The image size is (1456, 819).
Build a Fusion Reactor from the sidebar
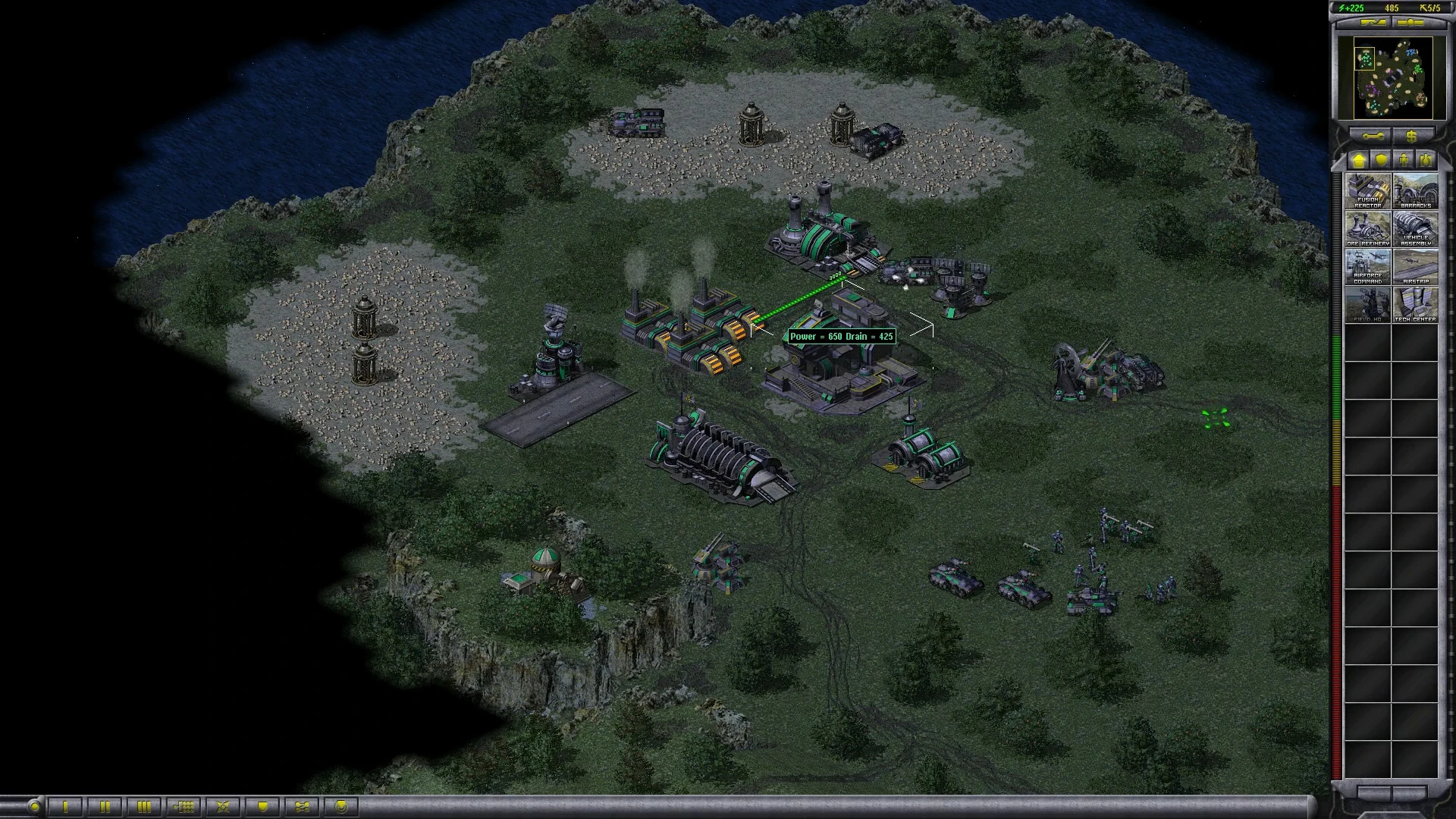point(1368,190)
